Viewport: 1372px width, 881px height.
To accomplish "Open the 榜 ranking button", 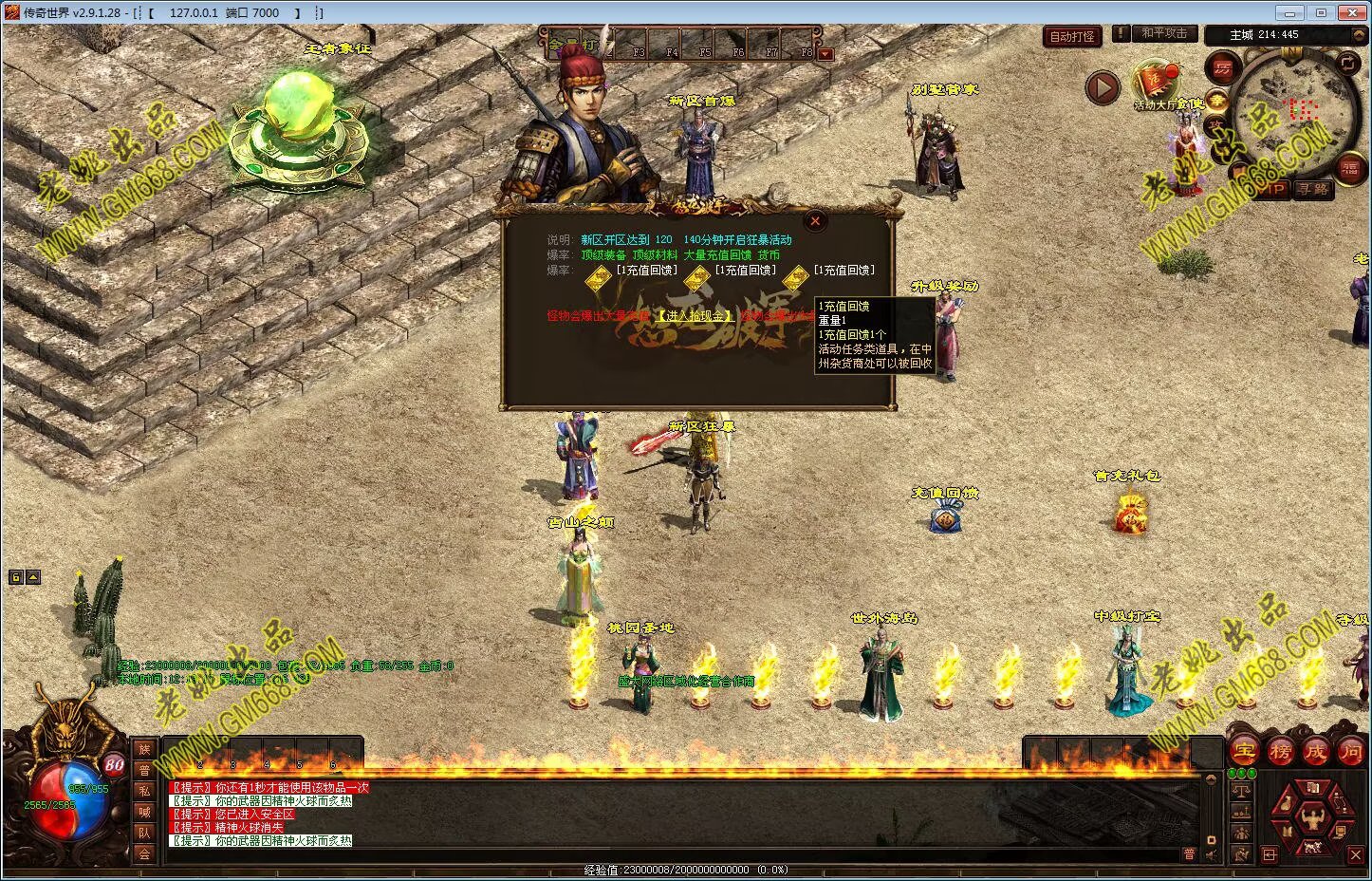I will coord(1280,751).
